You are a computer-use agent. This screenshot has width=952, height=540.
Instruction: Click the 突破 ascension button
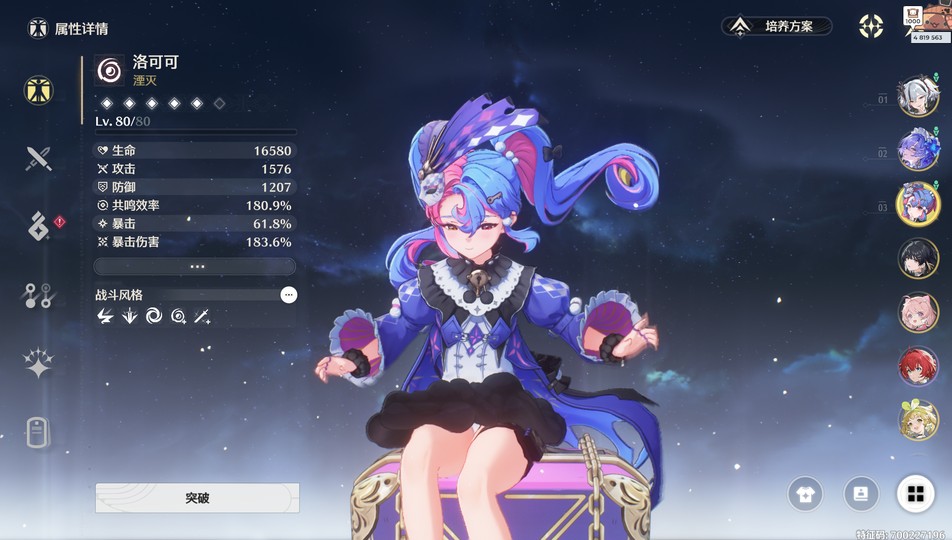click(197, 497)
